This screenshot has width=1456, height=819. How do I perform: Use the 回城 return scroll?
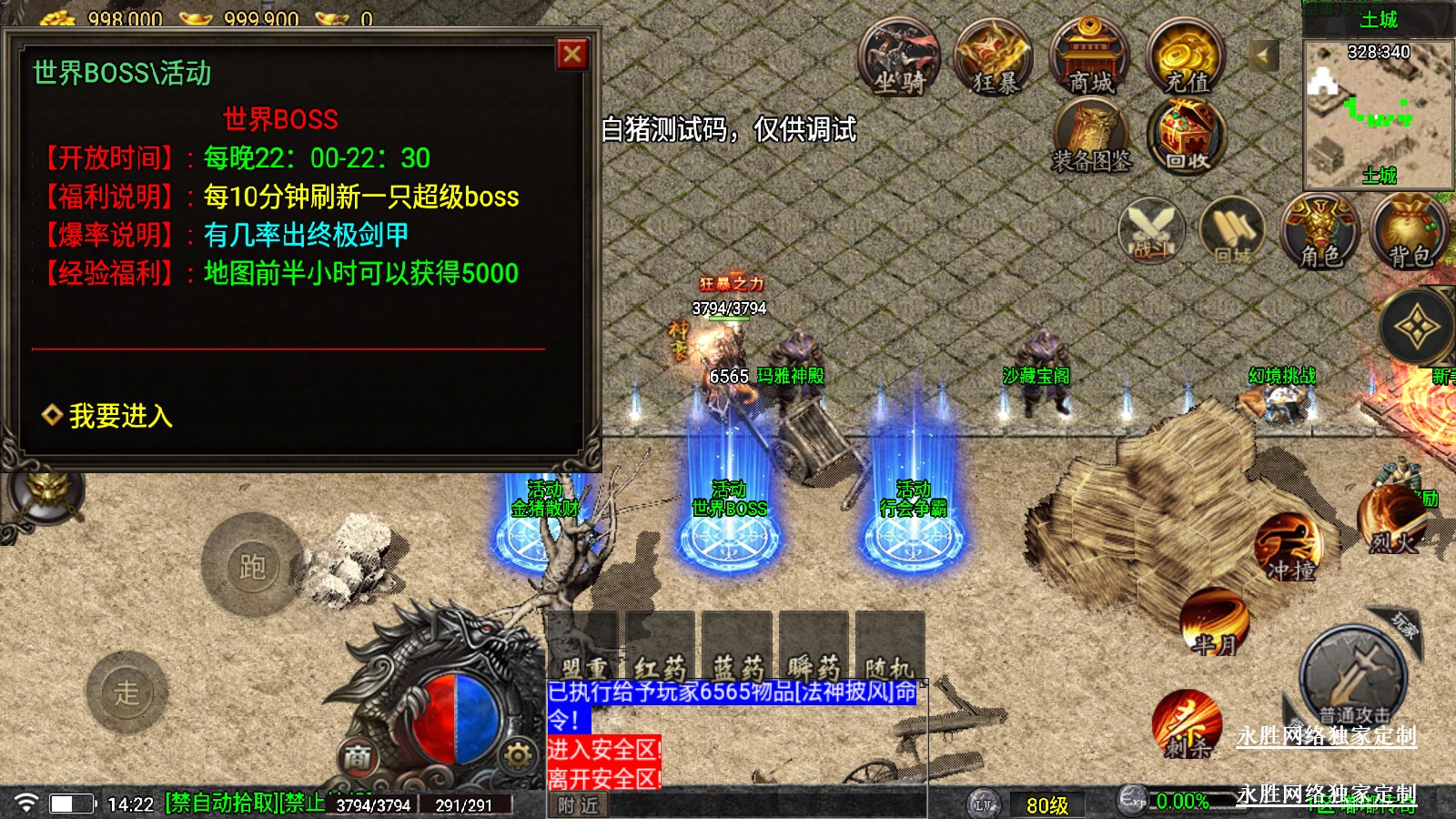tap(1232, 230)
